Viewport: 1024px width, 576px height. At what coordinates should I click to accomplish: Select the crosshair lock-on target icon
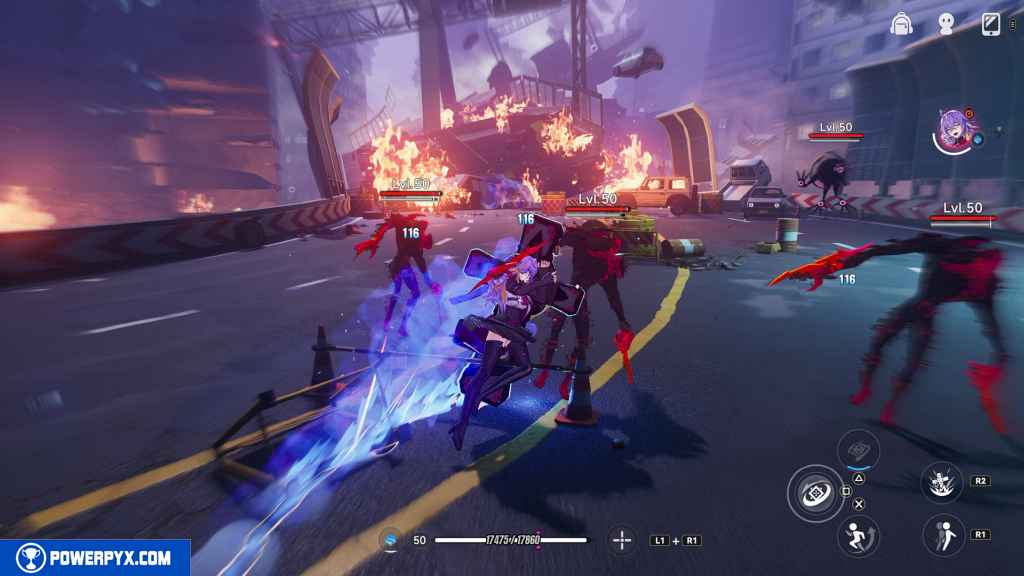(622, 540)
